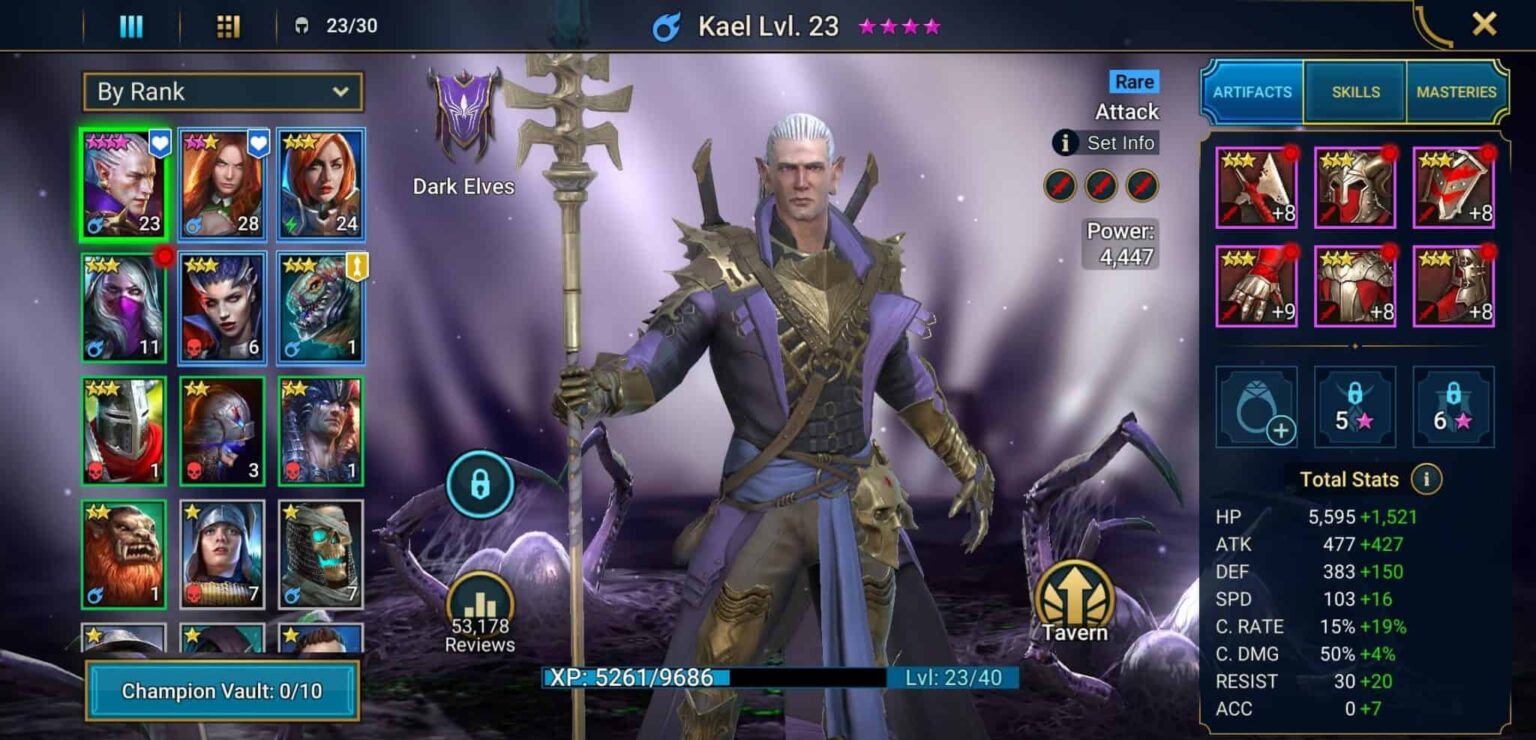This screenshot has width=1536, height=740.
Task: Toggle the favorite heart on Kael's portrait
Action: tap(160, 144)
